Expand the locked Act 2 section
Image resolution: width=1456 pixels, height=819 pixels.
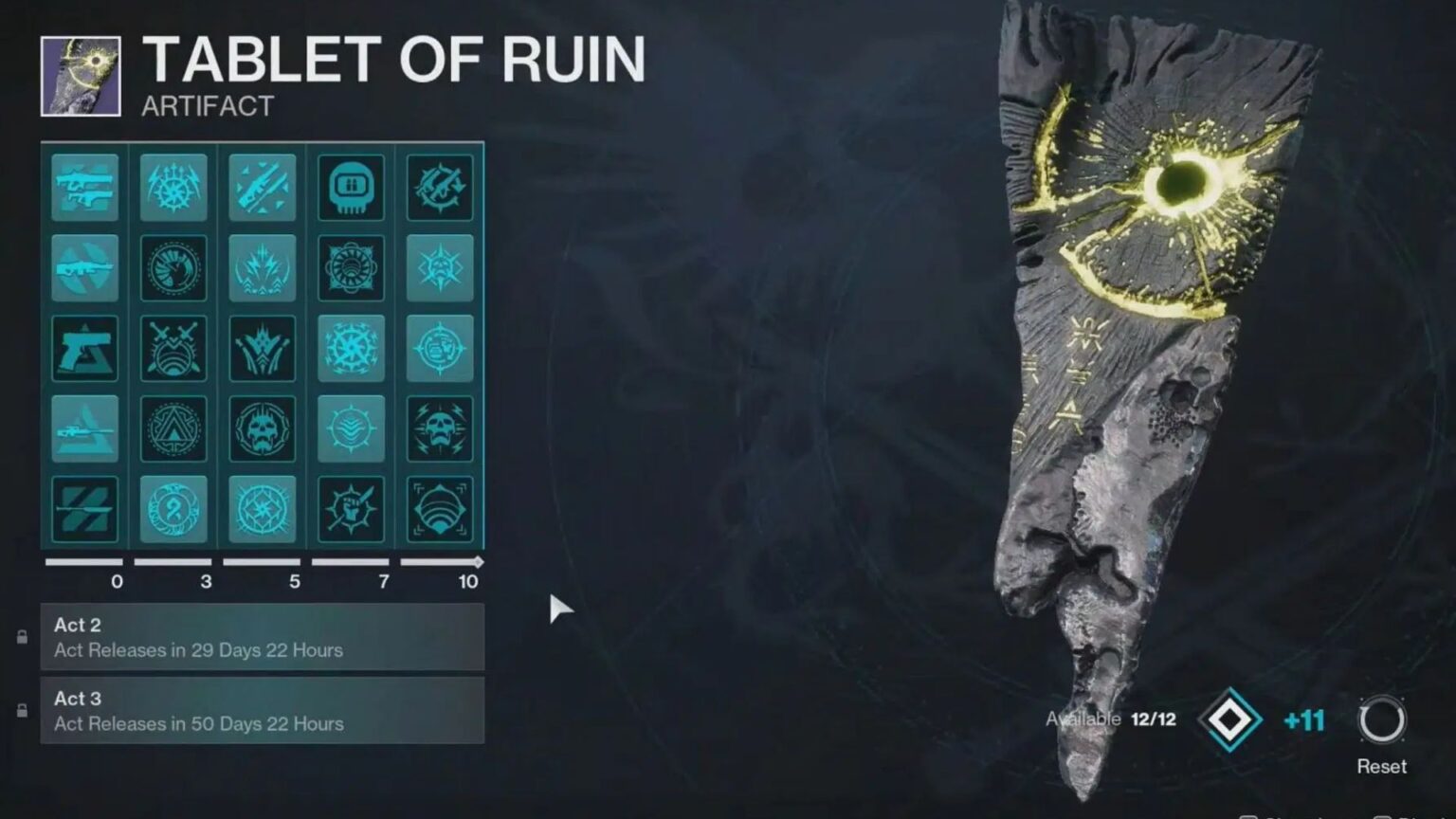tap(263, 637)
